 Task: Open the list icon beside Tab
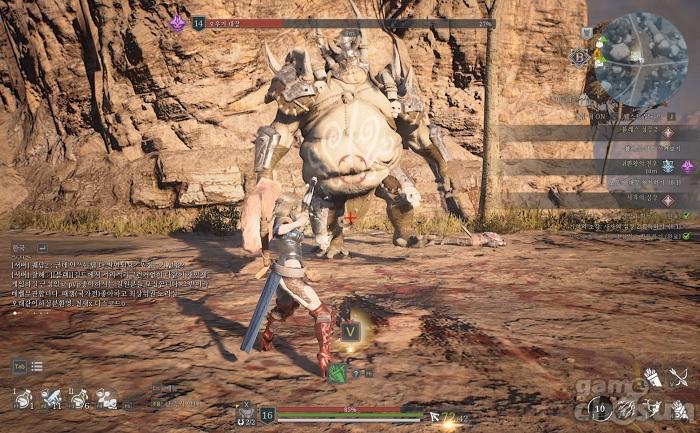[x=37, y=367]
